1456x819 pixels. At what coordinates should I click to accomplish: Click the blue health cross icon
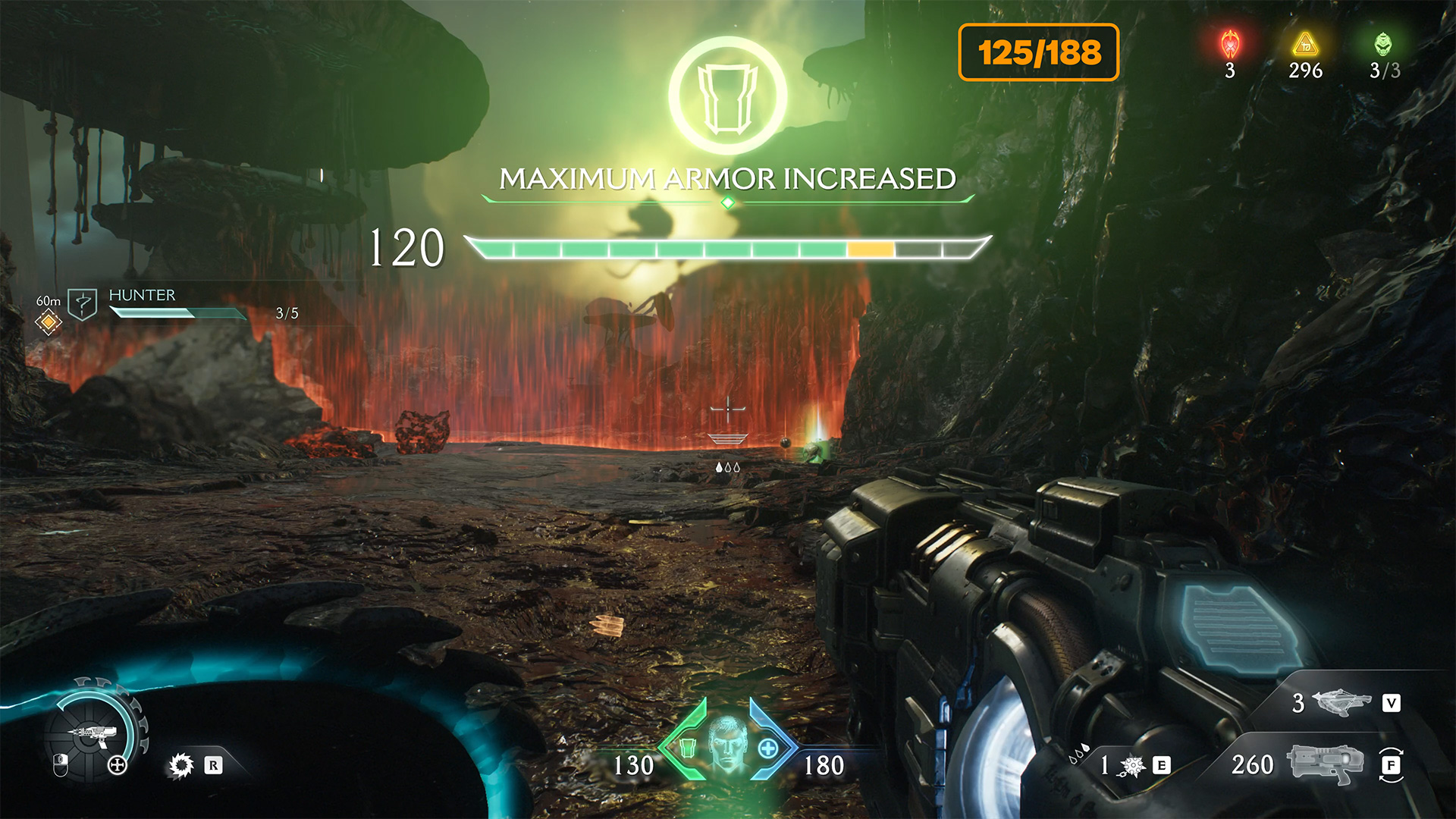point(767,748)
